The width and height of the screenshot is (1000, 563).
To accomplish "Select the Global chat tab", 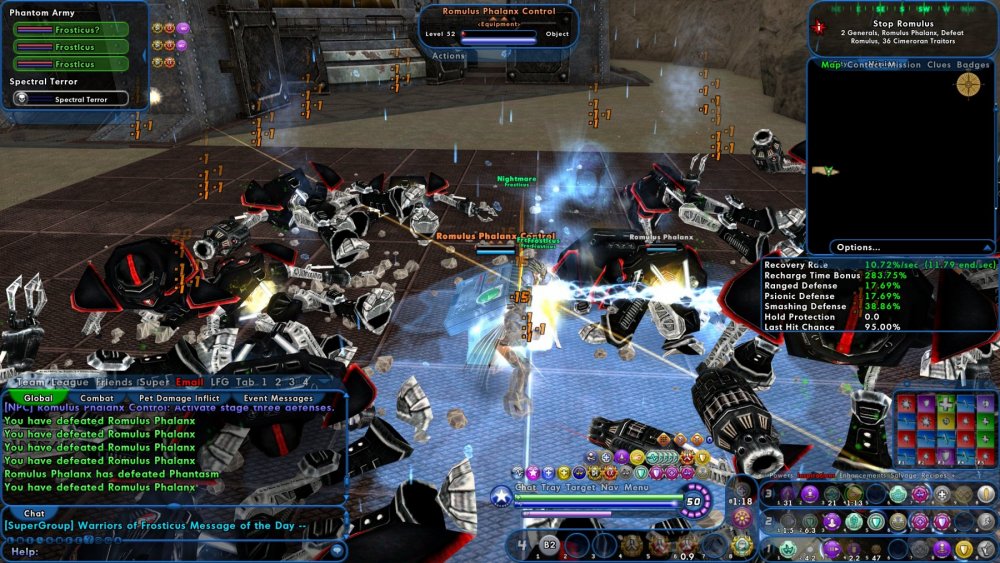I will click(38, 398).
